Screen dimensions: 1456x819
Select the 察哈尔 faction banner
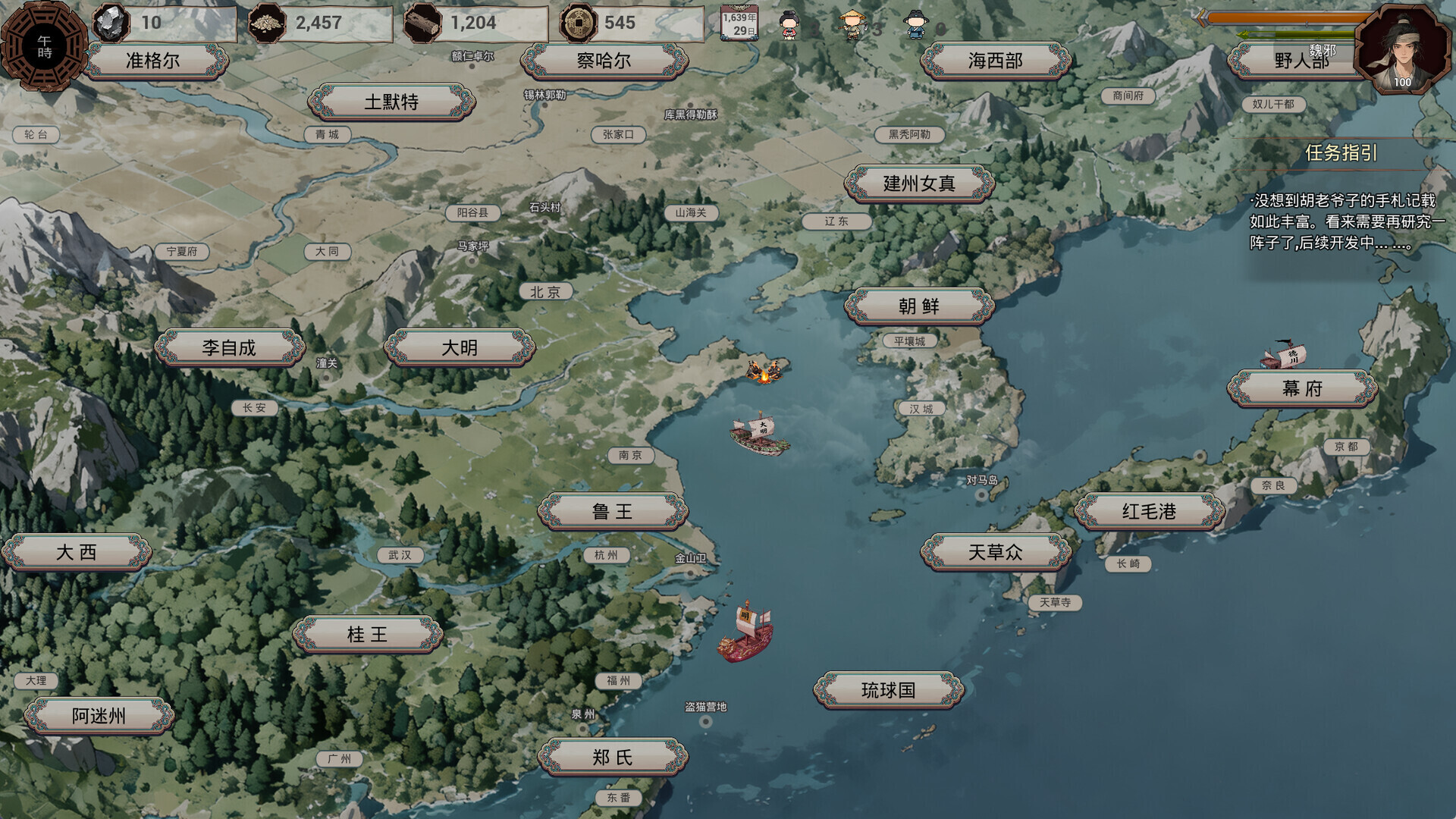coord(604,61)
